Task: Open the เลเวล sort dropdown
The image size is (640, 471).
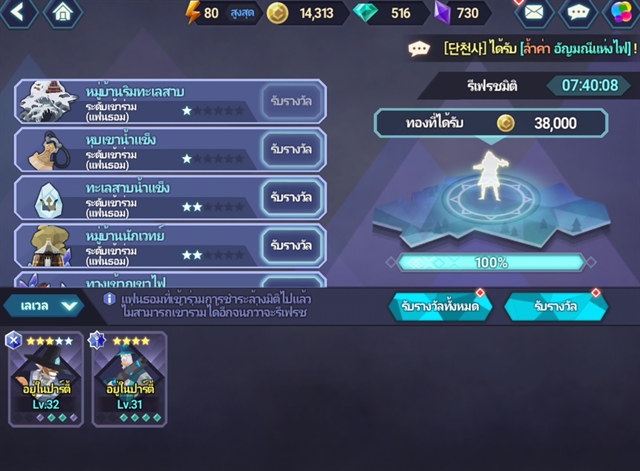Action: pyautogui.click(x=43, y=305)
